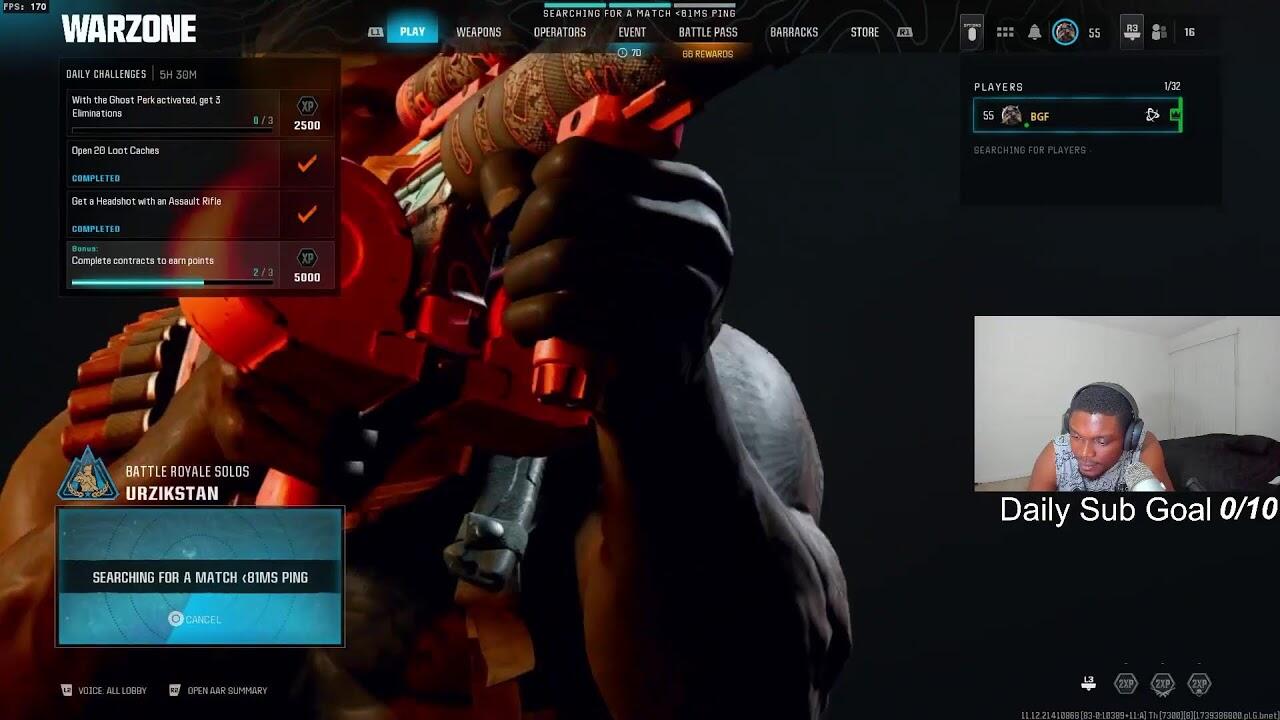Image resolution: width=1280 pixels, height=720 pixels.
Task: Activate the weapon double XP token
Action: [1162, 684]
